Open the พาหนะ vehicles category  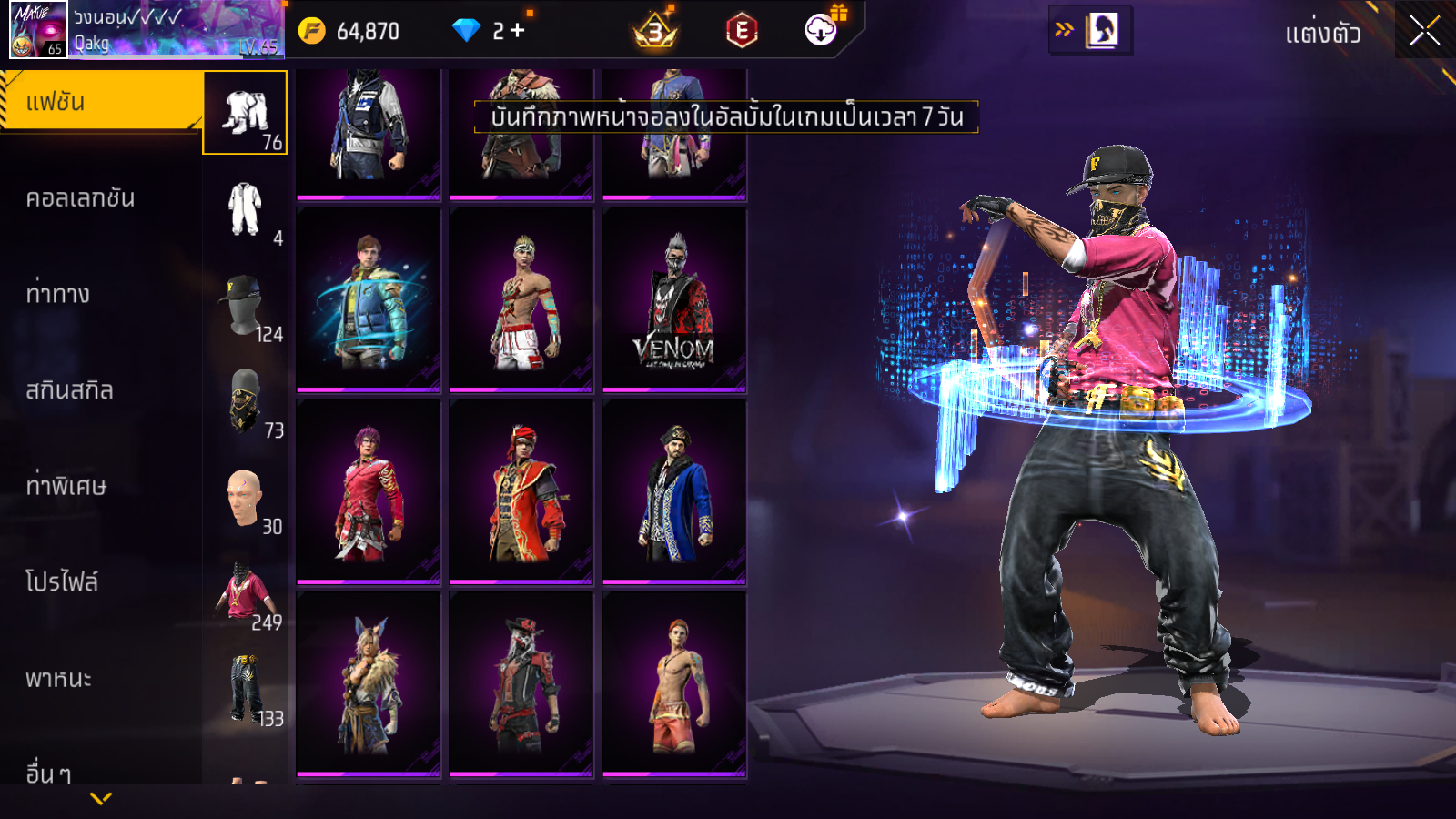(58, 679)
